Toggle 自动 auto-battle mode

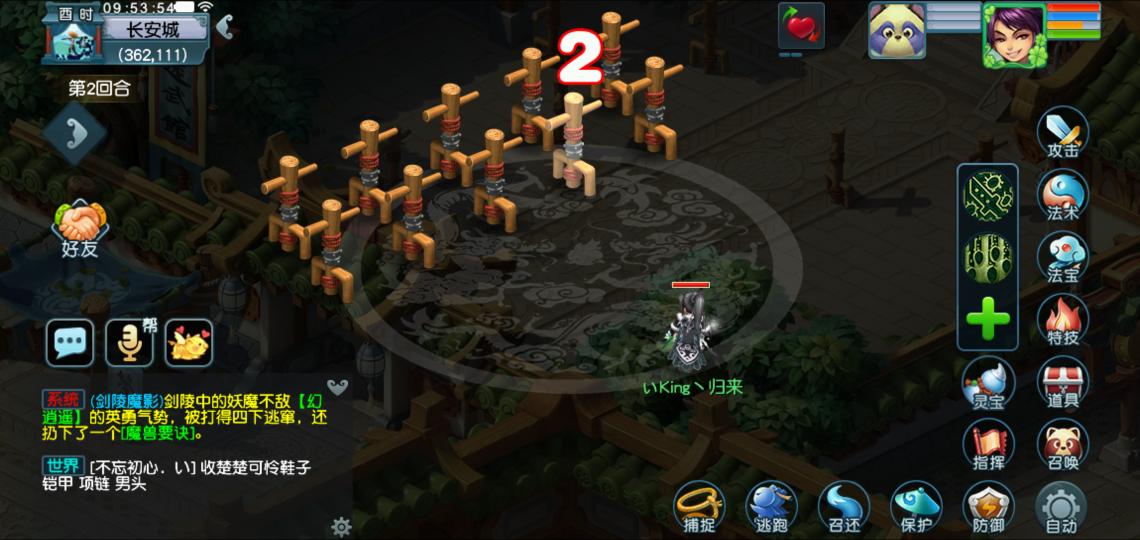click(1061, 507)
